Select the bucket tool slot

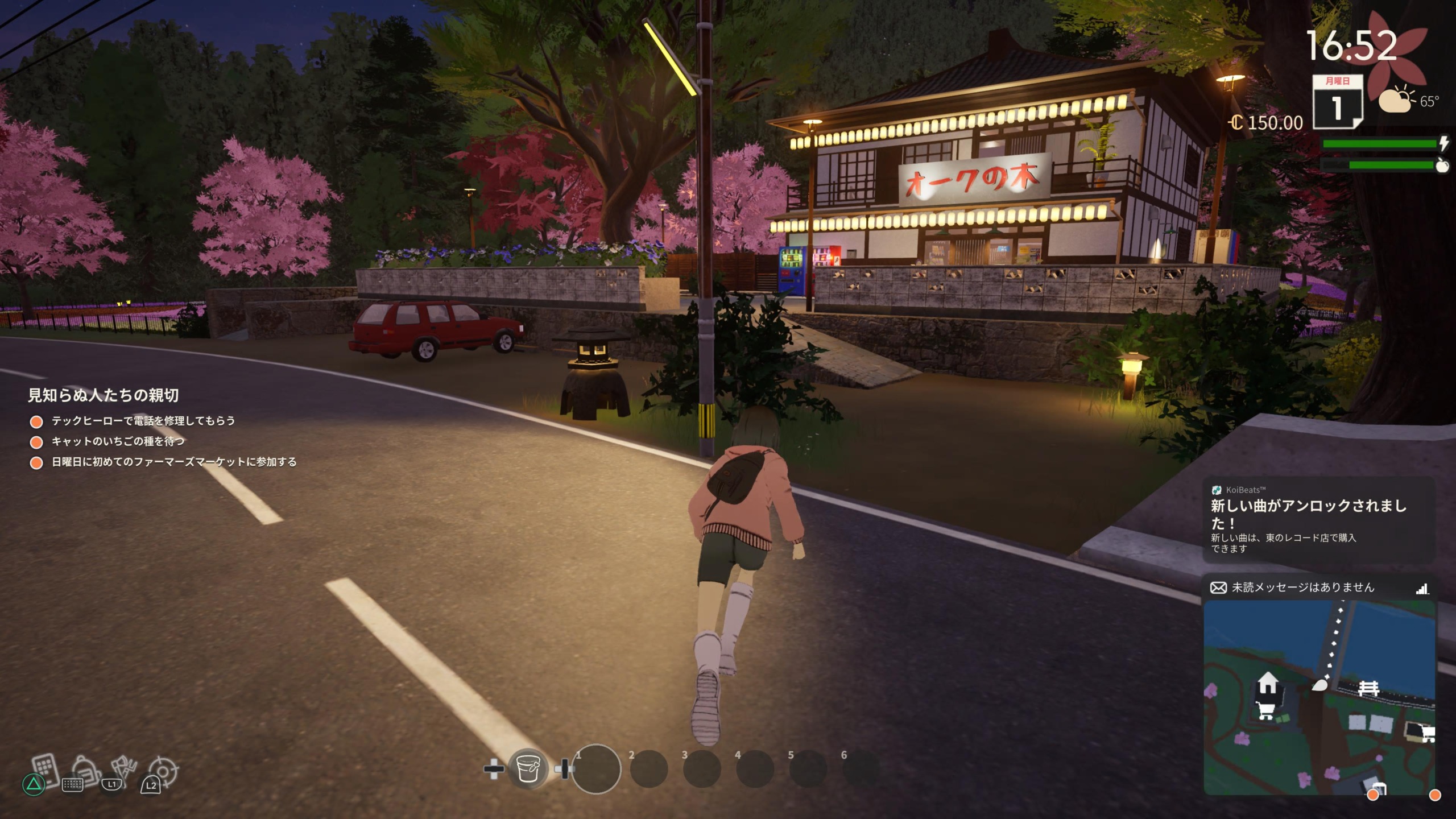(528, 769)
